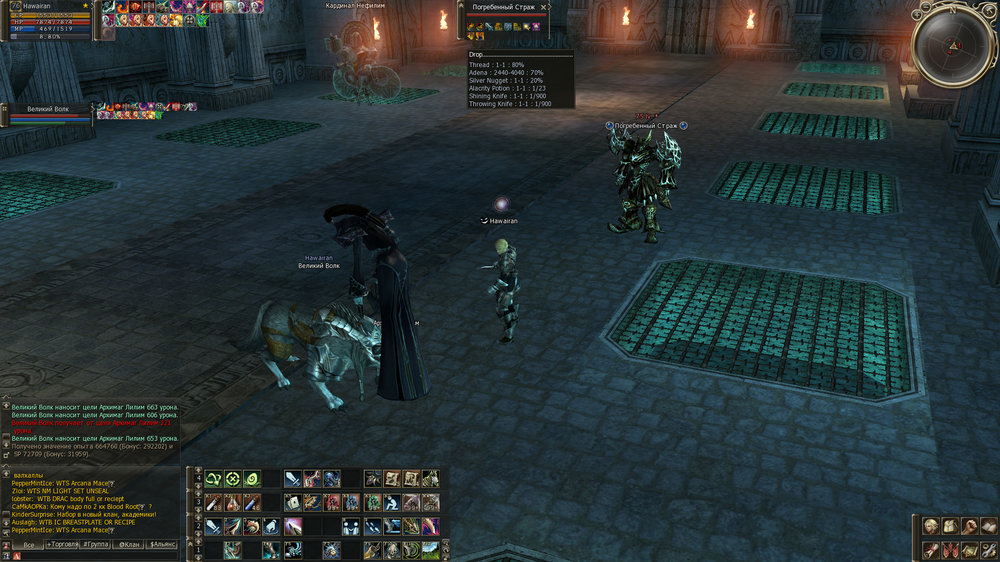1000x562 pixels.
Task: Click the circular radar minimap
Action: [951, 46]
